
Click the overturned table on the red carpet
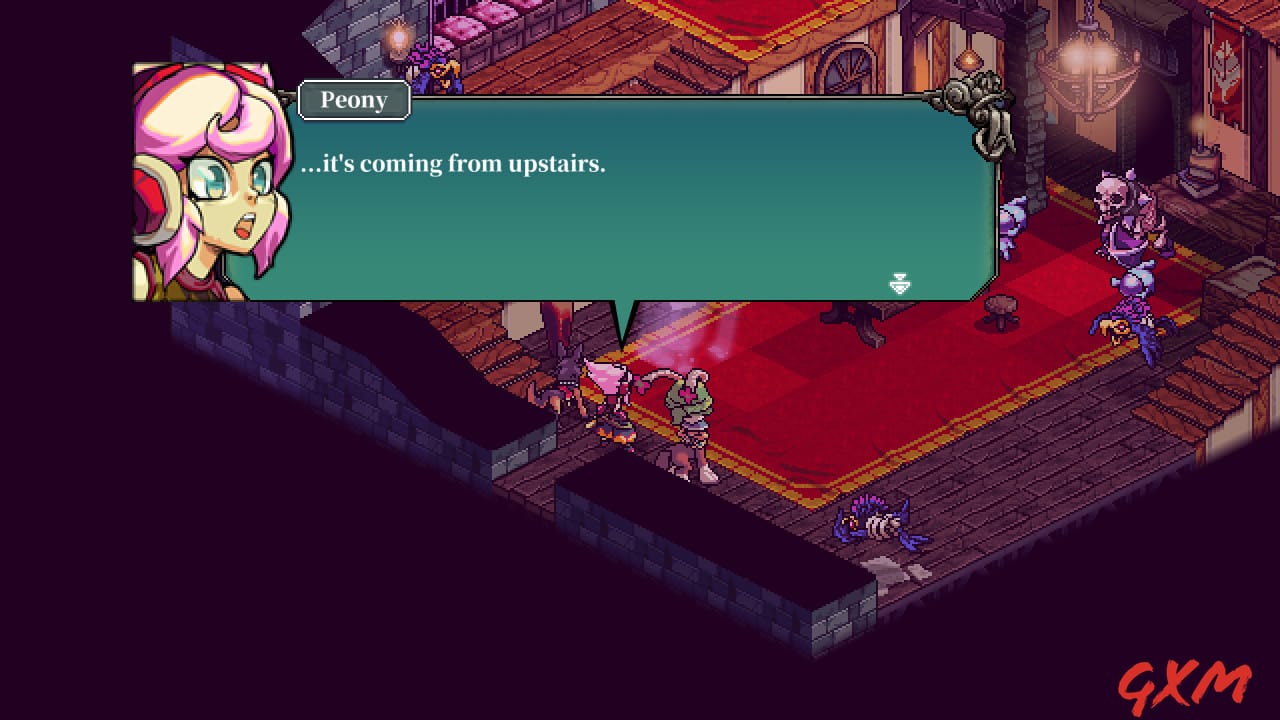coord(852,320)
